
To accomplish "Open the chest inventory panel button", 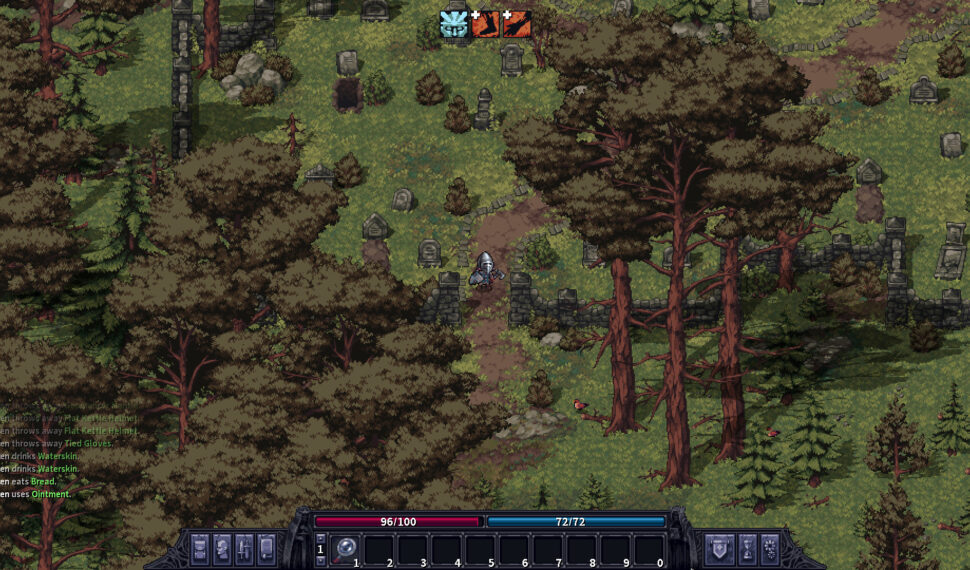I will pyautogui.click(x=200, y=549).
